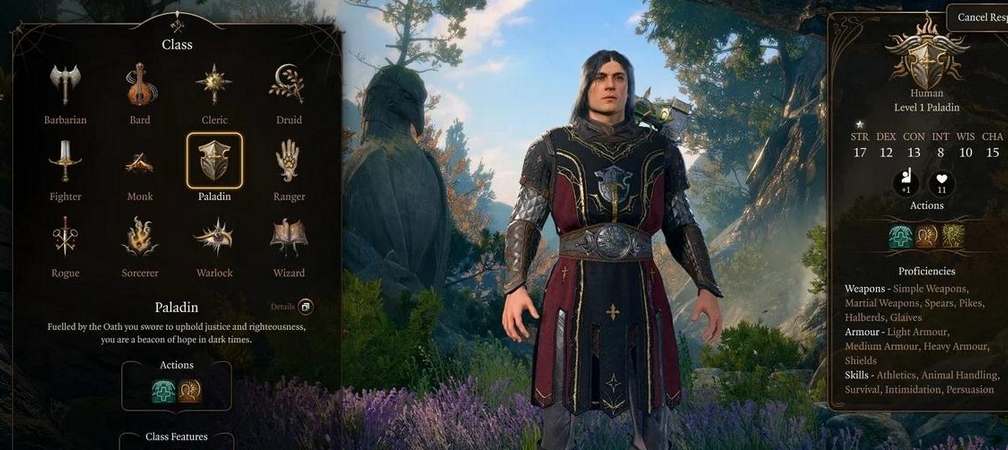Switch to the Monk class
1008x450 pixels.
click(140, 162)
